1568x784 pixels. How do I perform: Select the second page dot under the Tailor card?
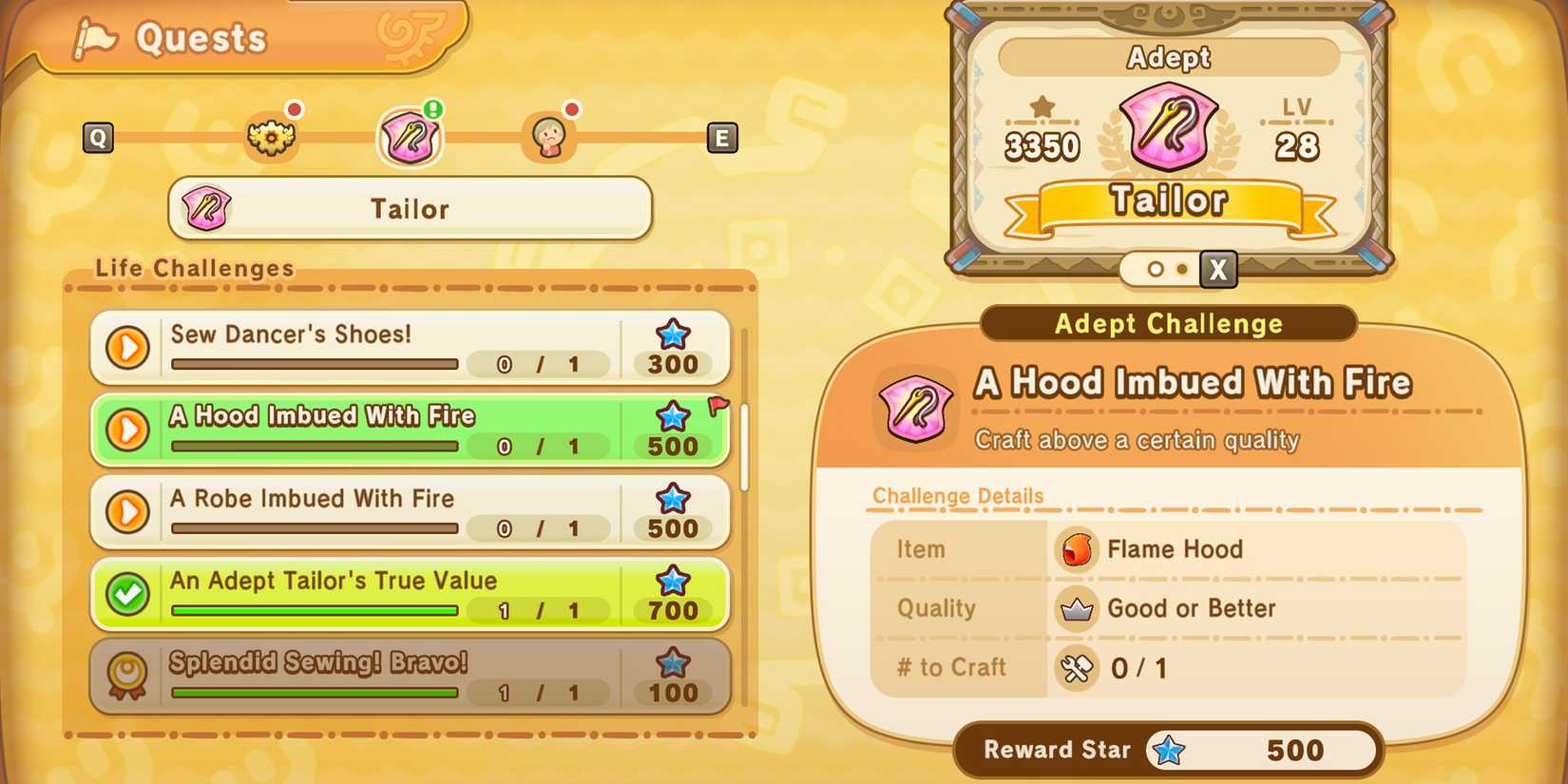(1181, 270)
